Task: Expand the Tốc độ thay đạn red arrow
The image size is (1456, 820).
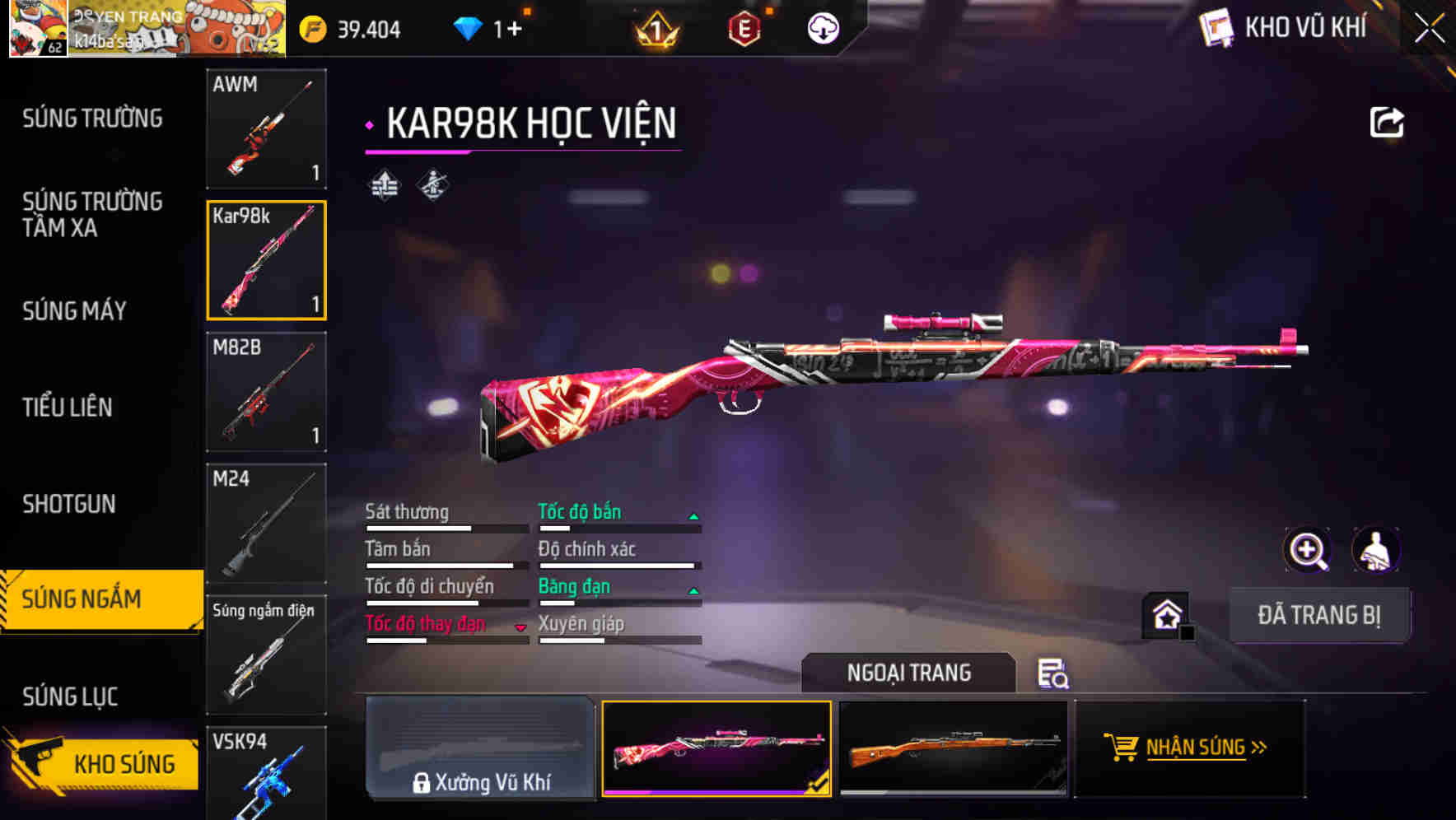Action: pyautogui.click(x=521, y=627)
